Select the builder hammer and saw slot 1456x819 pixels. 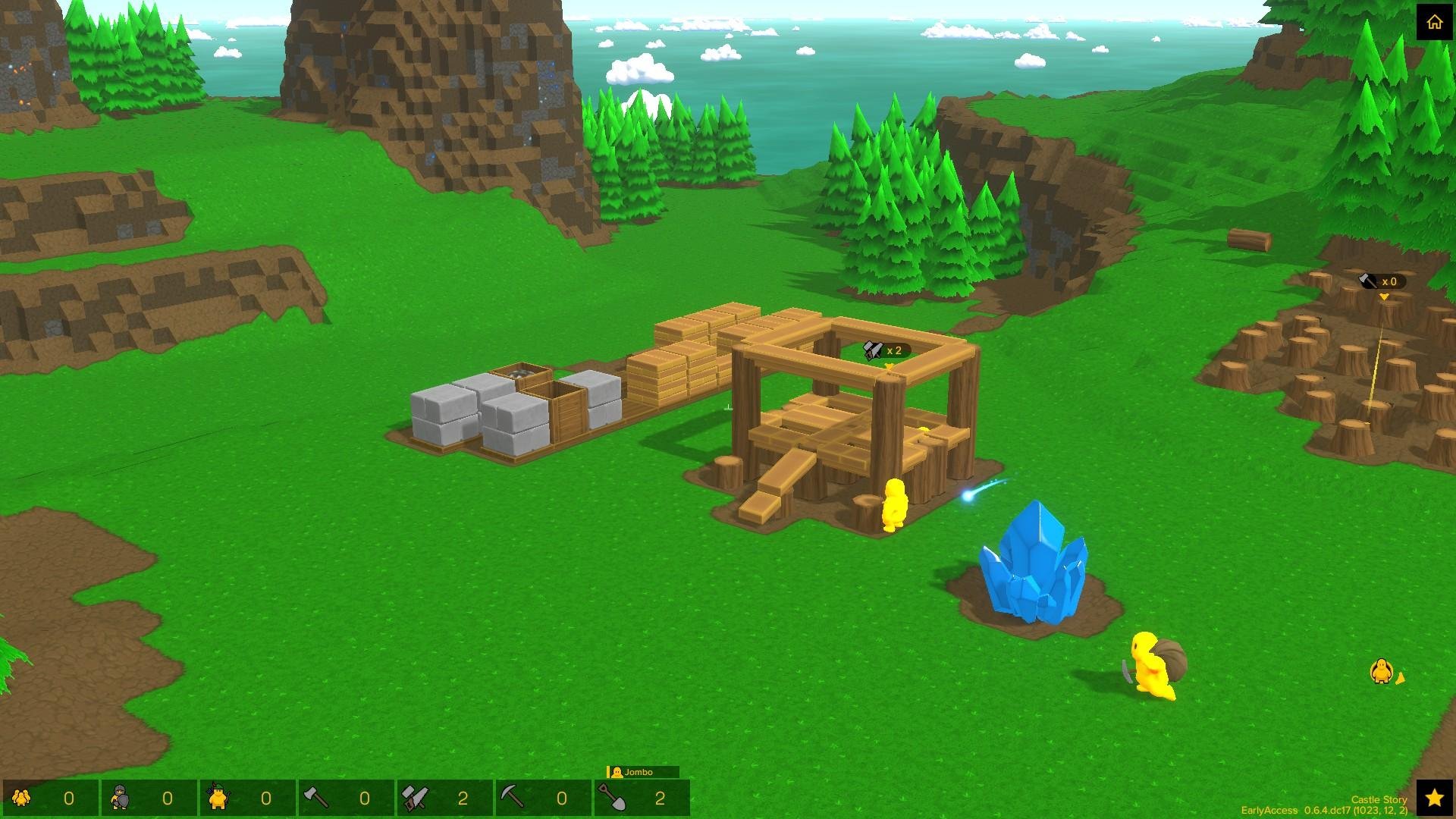pyautogui.click(x=444, y=798)
